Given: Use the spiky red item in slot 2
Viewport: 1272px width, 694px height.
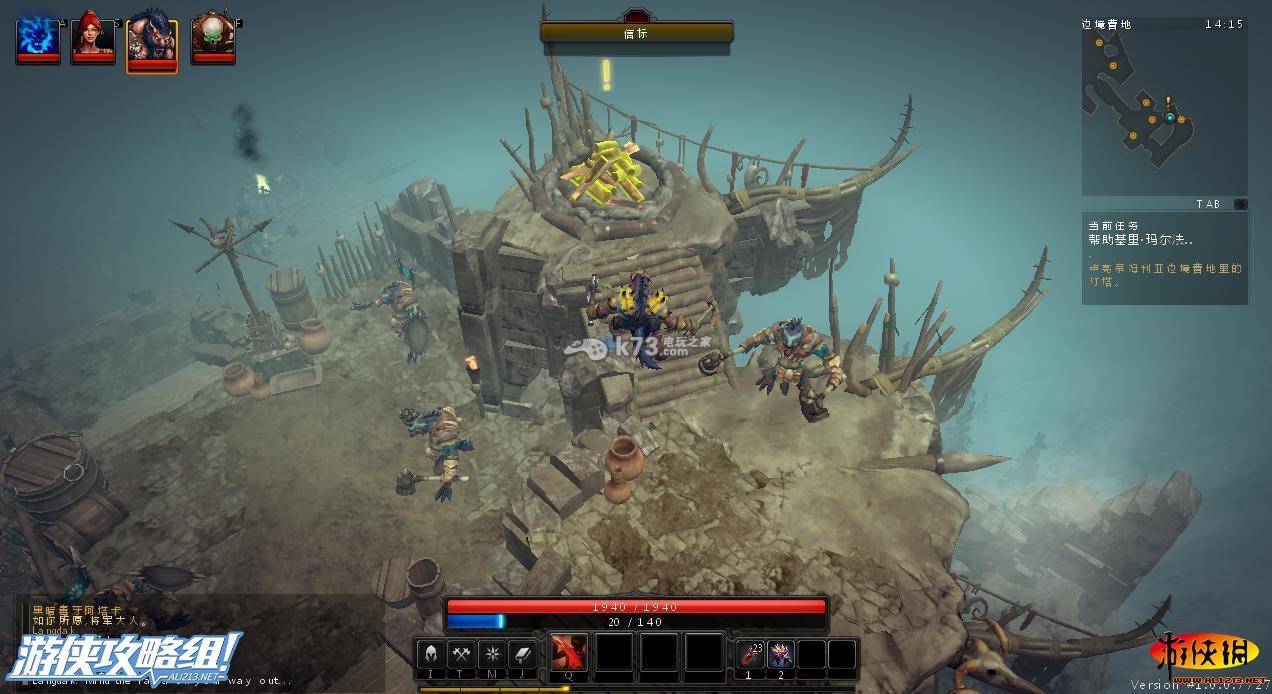Looking at the screenshot, I should click(x=781, y=654).
